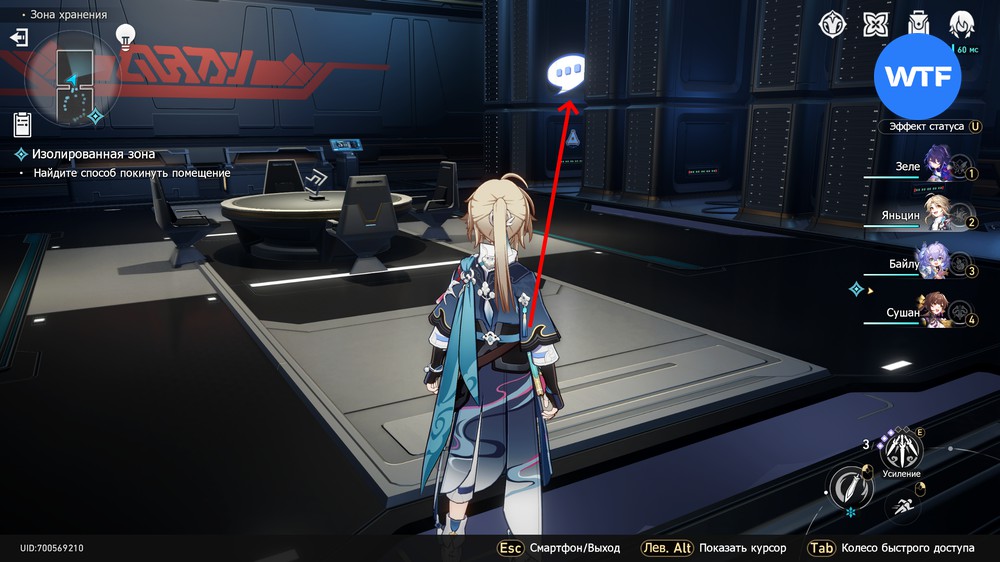
Task: Open the compass-shaped icon in the top bar
Action: [832, 24]
